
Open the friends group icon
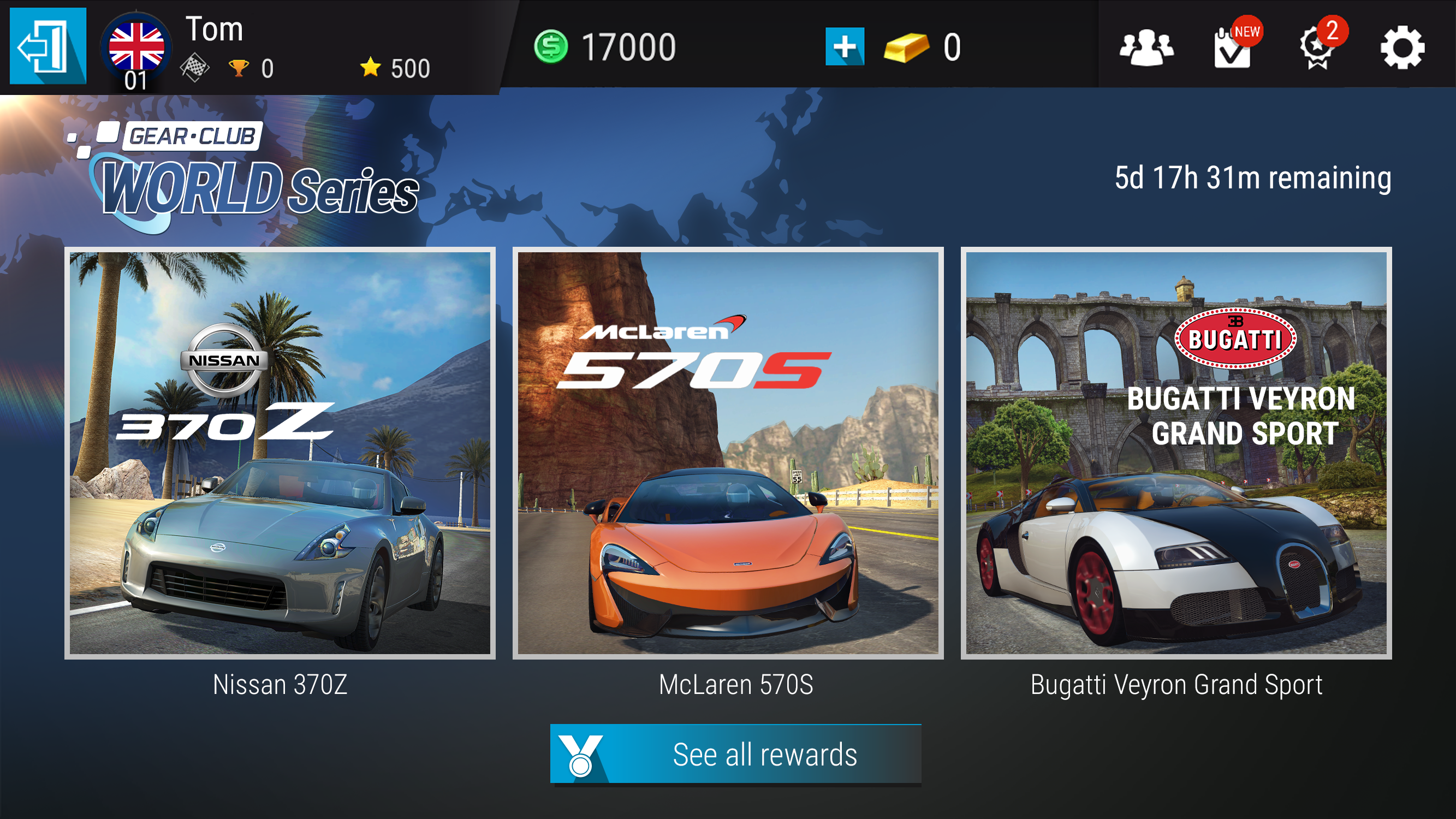click(x=1146, y=48)
